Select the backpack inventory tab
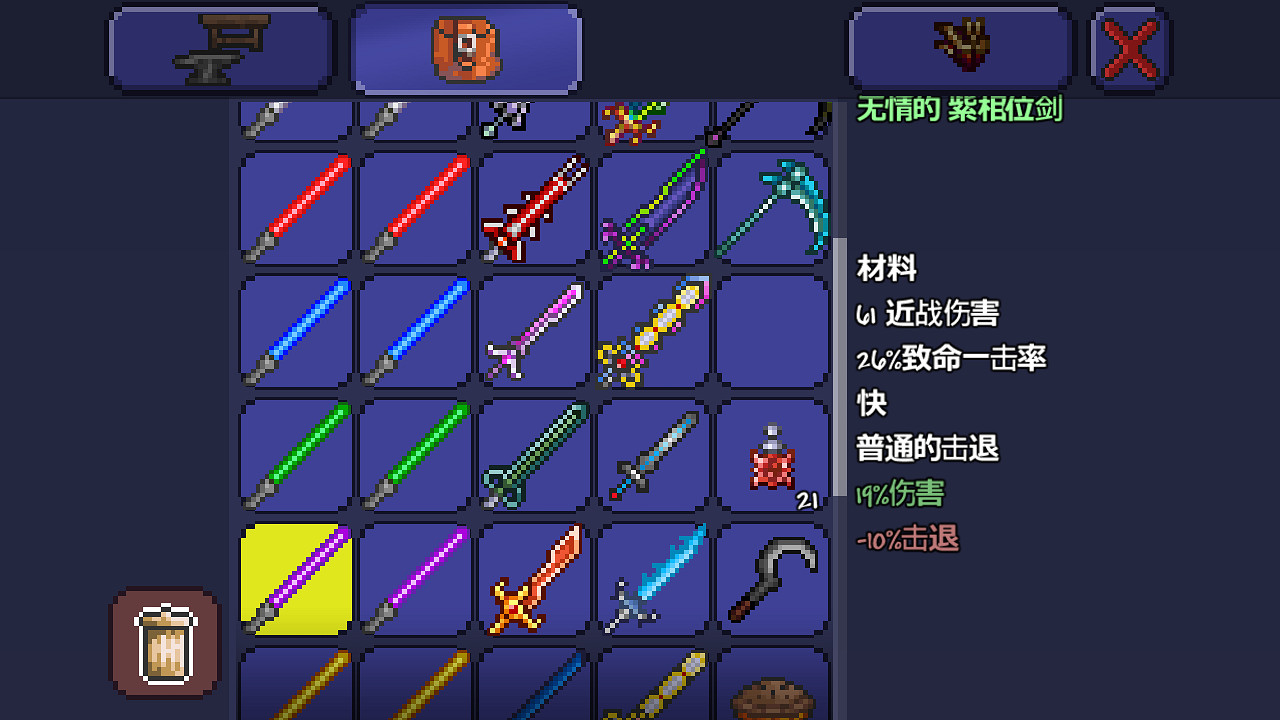Image resolution: width=1280 pixels, height=720 pixels. (465, 47)
